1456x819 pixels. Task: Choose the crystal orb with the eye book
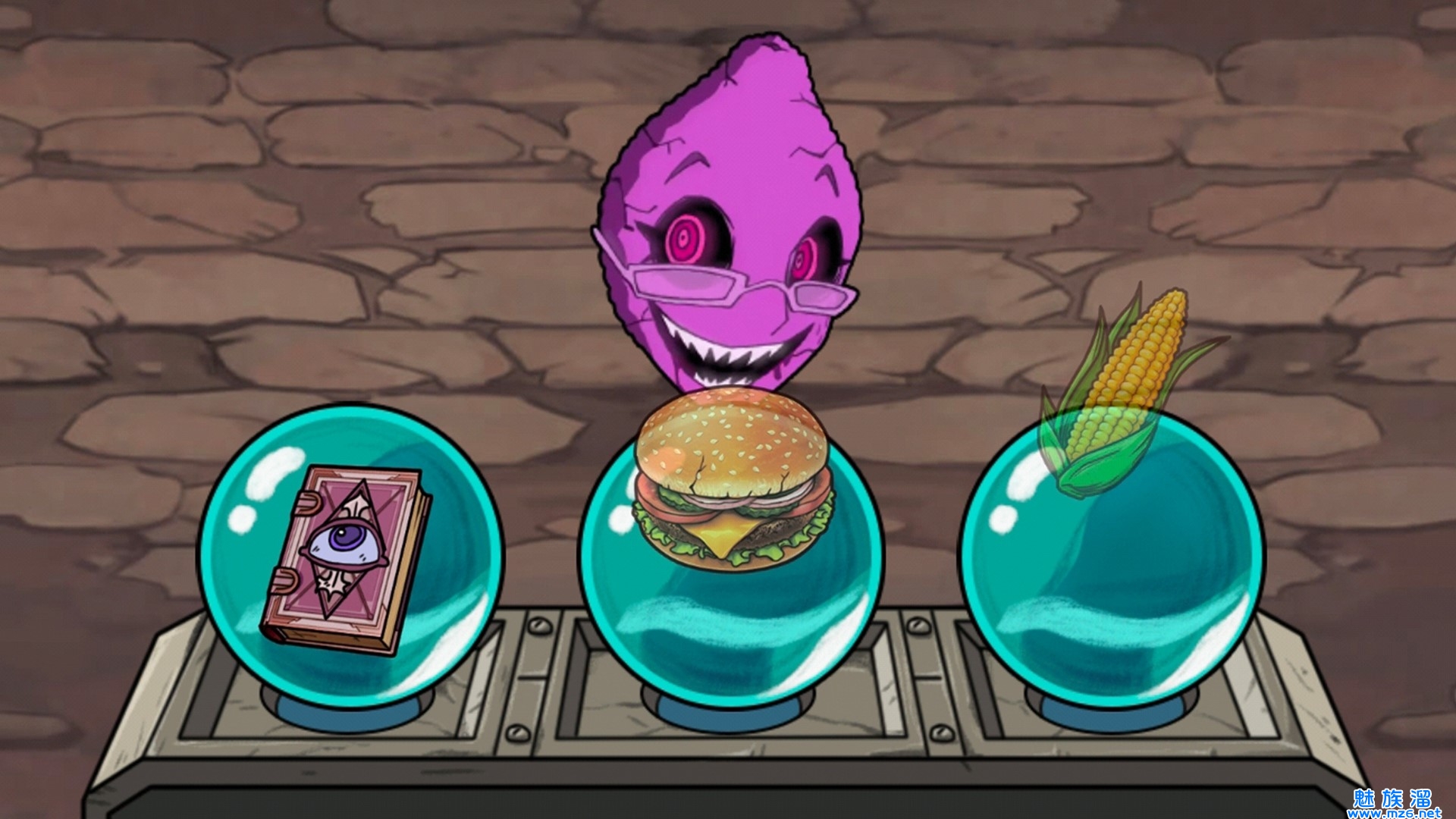pos(350,554)
